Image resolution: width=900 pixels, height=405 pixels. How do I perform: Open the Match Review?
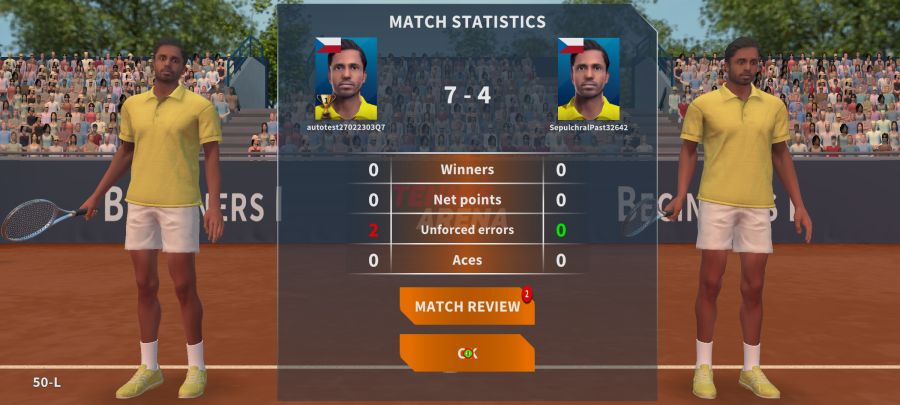coord(467,306)
